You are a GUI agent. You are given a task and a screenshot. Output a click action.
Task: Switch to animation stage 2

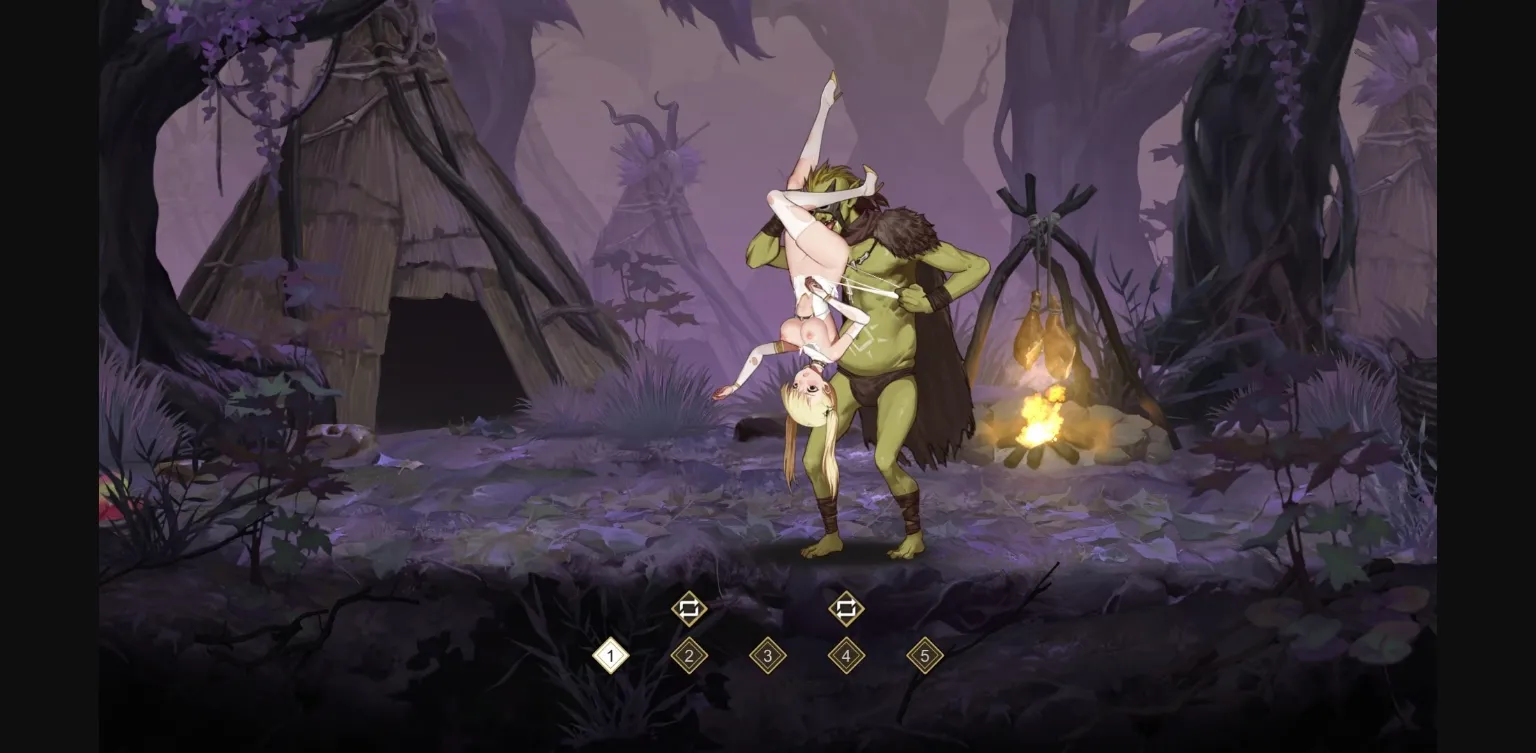click(x=688, y=657)
